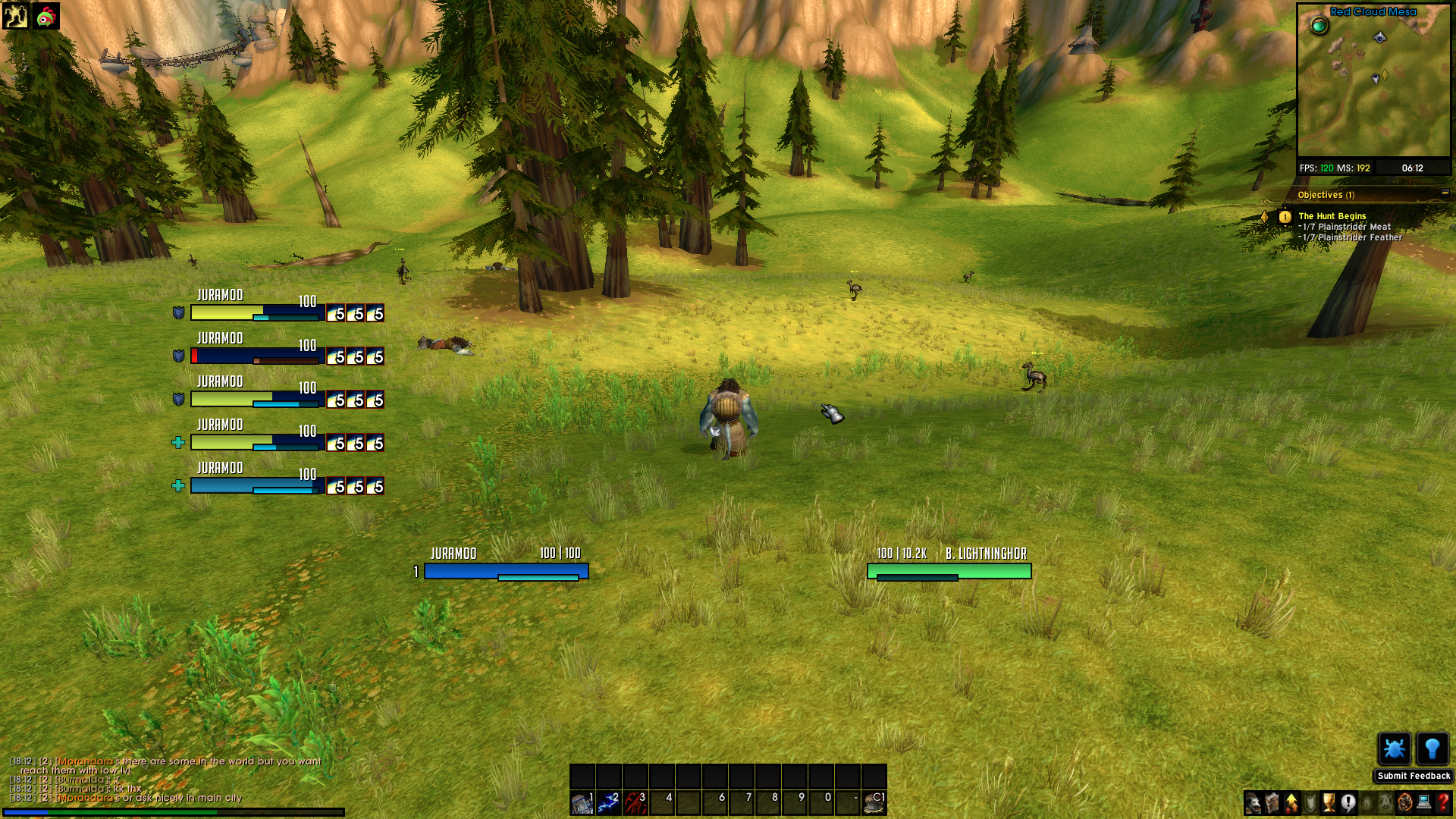Open the quest log exclamation bubble icon
Viewport: 1456px width, 819px height.
click(1348, 802)
